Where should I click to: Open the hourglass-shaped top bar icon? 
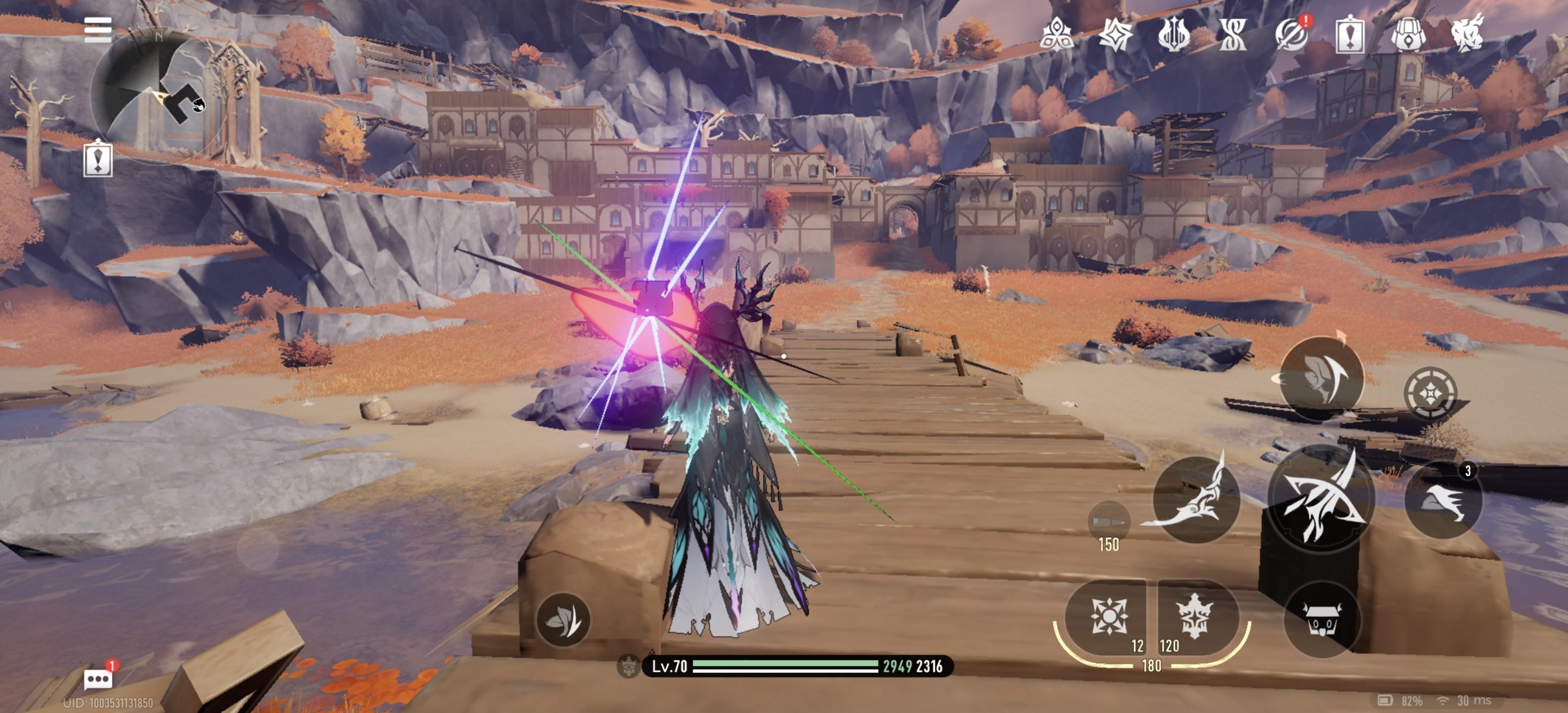[x=1232, y=34]
